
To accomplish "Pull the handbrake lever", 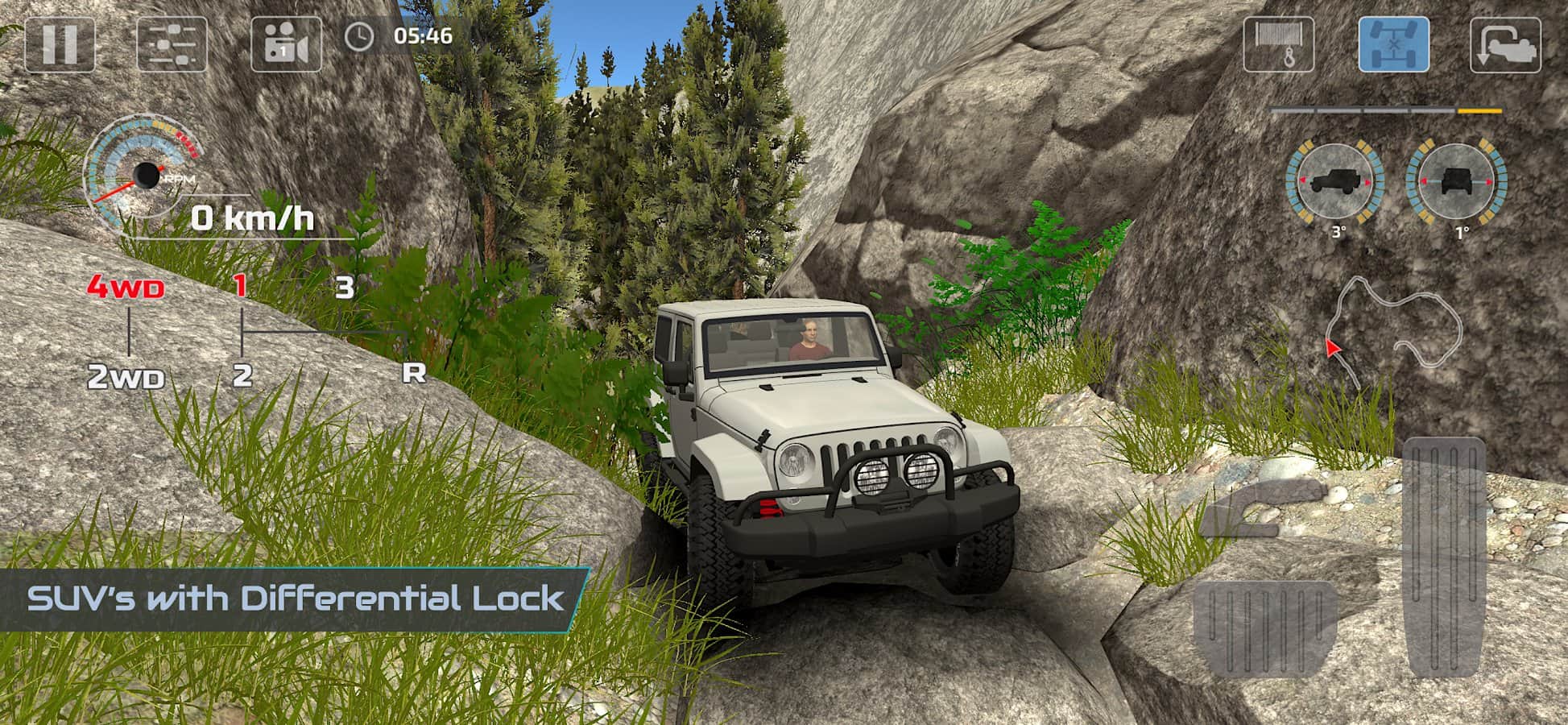I will [1262, 510].
